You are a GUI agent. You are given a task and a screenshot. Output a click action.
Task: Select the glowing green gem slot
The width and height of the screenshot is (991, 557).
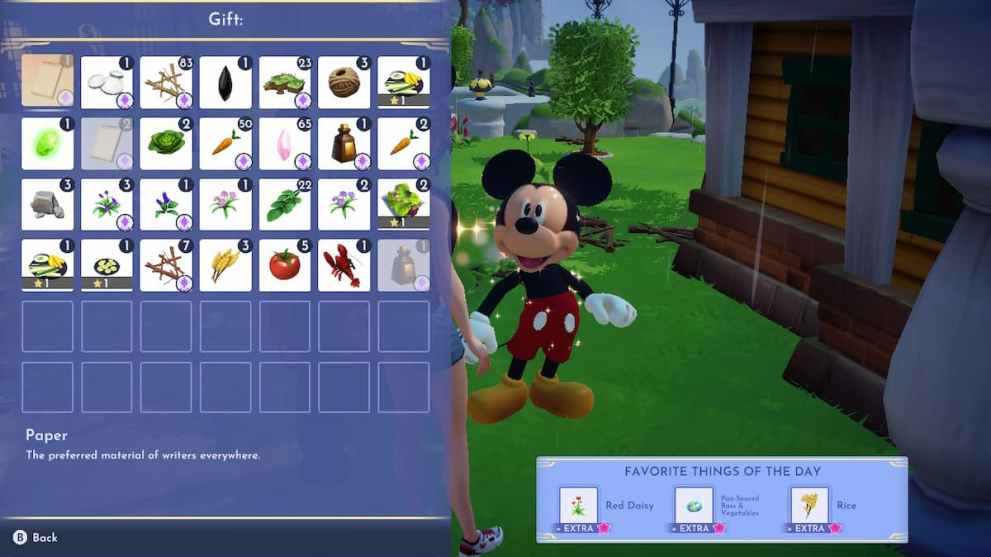[48, 144]
